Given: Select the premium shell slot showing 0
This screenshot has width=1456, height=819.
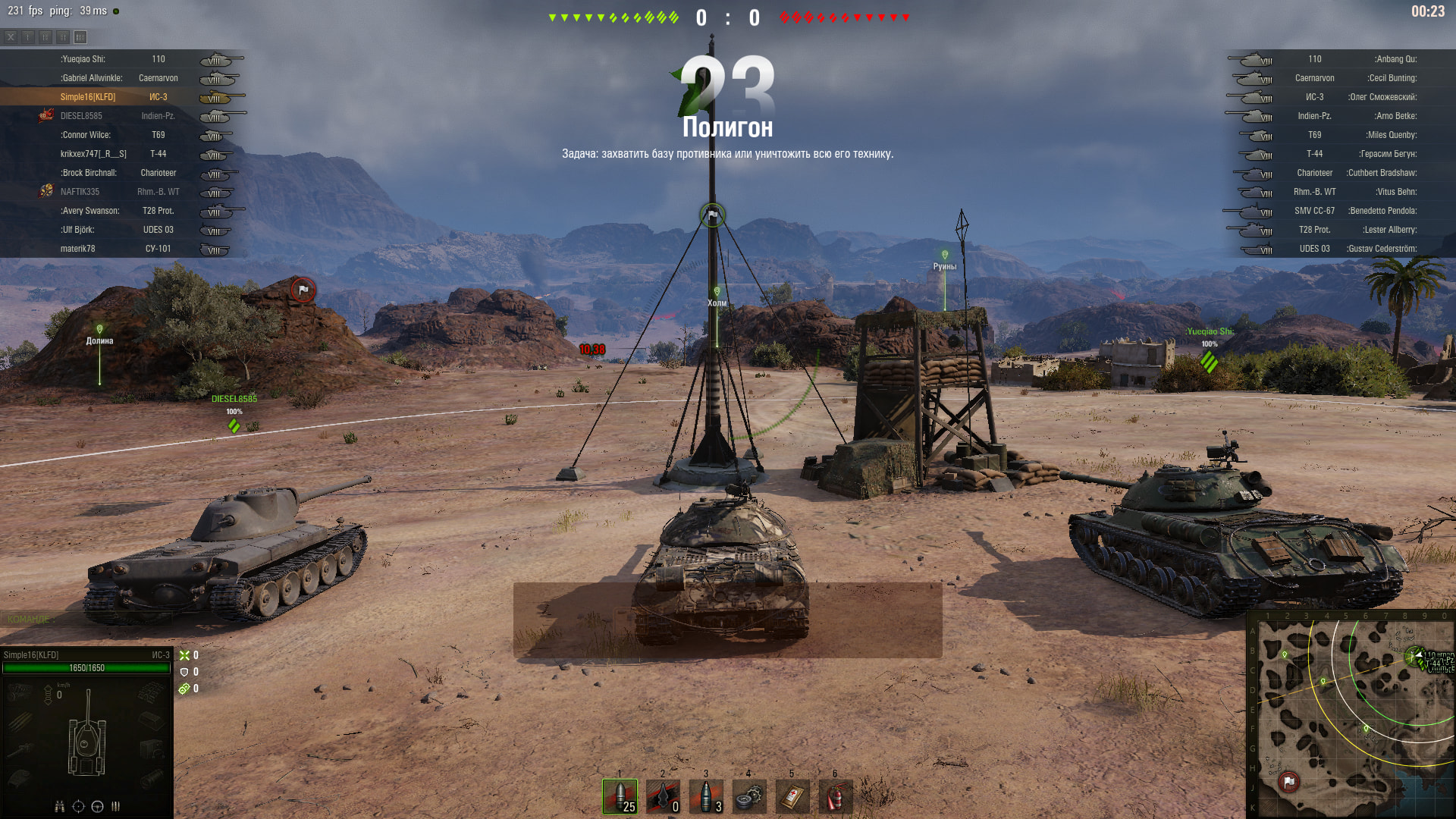Looking at the screenshot, I should 663,796.
